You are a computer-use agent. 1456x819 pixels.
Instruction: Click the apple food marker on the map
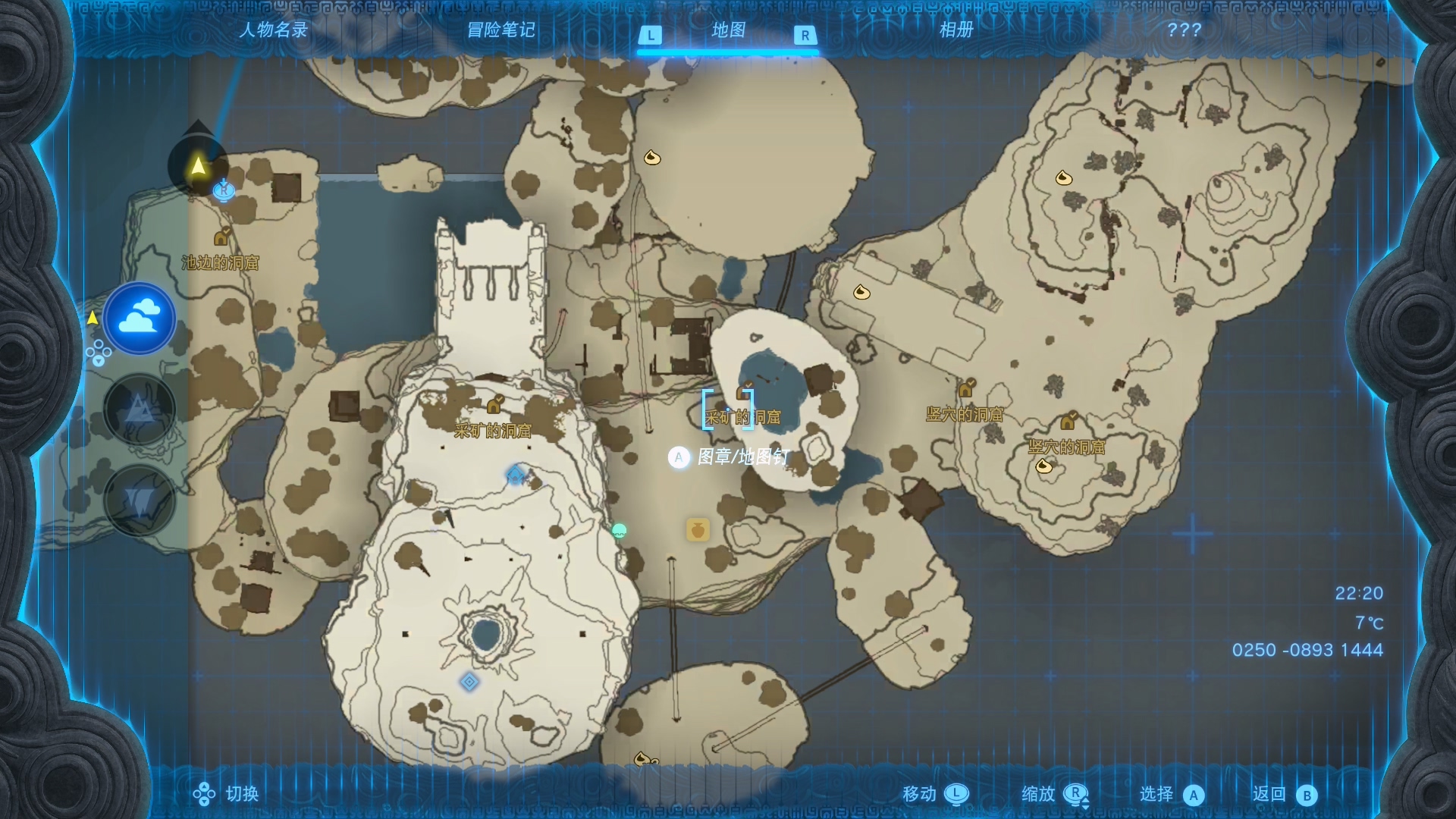point(696,531)
